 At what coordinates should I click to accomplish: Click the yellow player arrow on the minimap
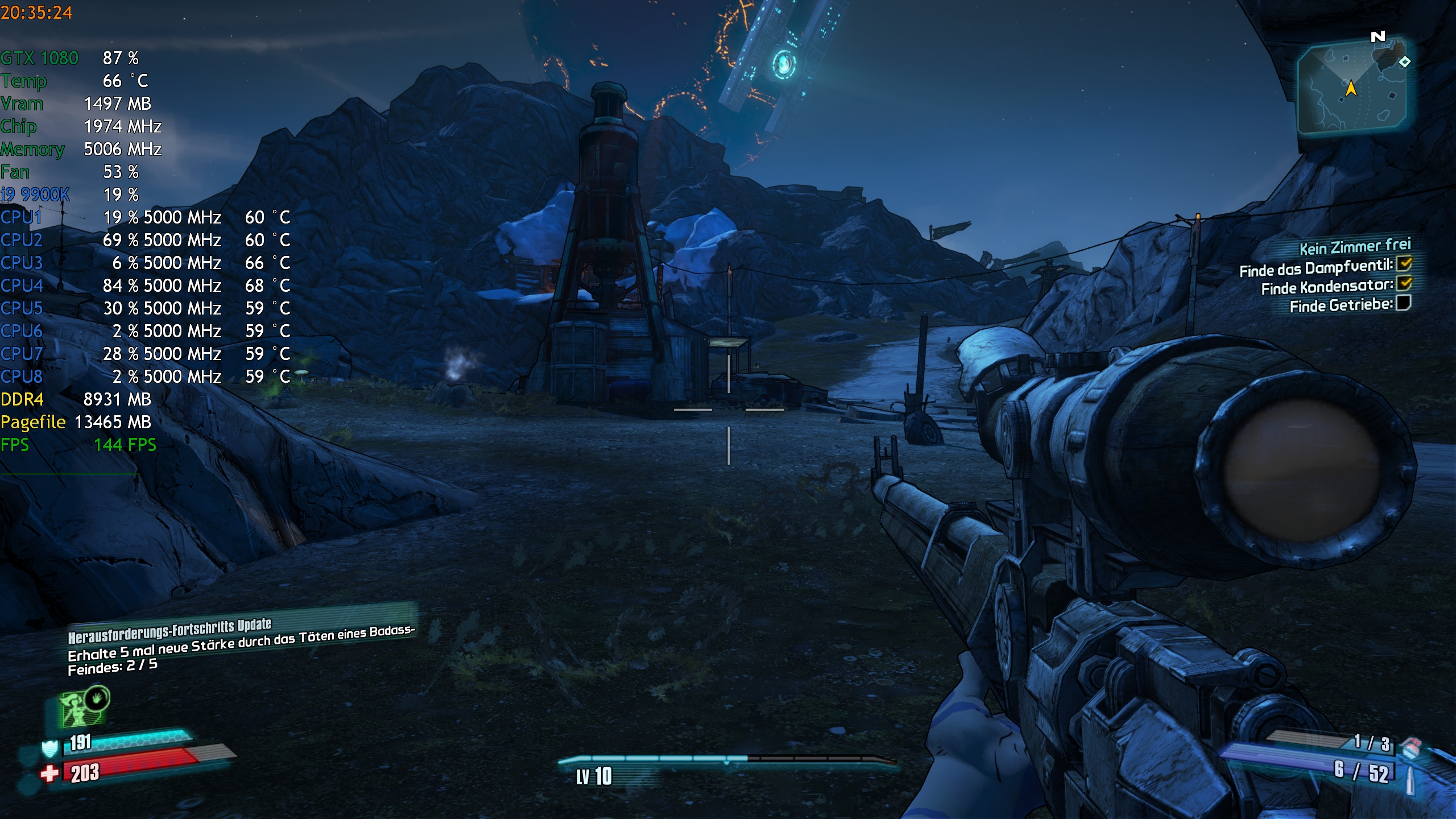point(1351,89)
